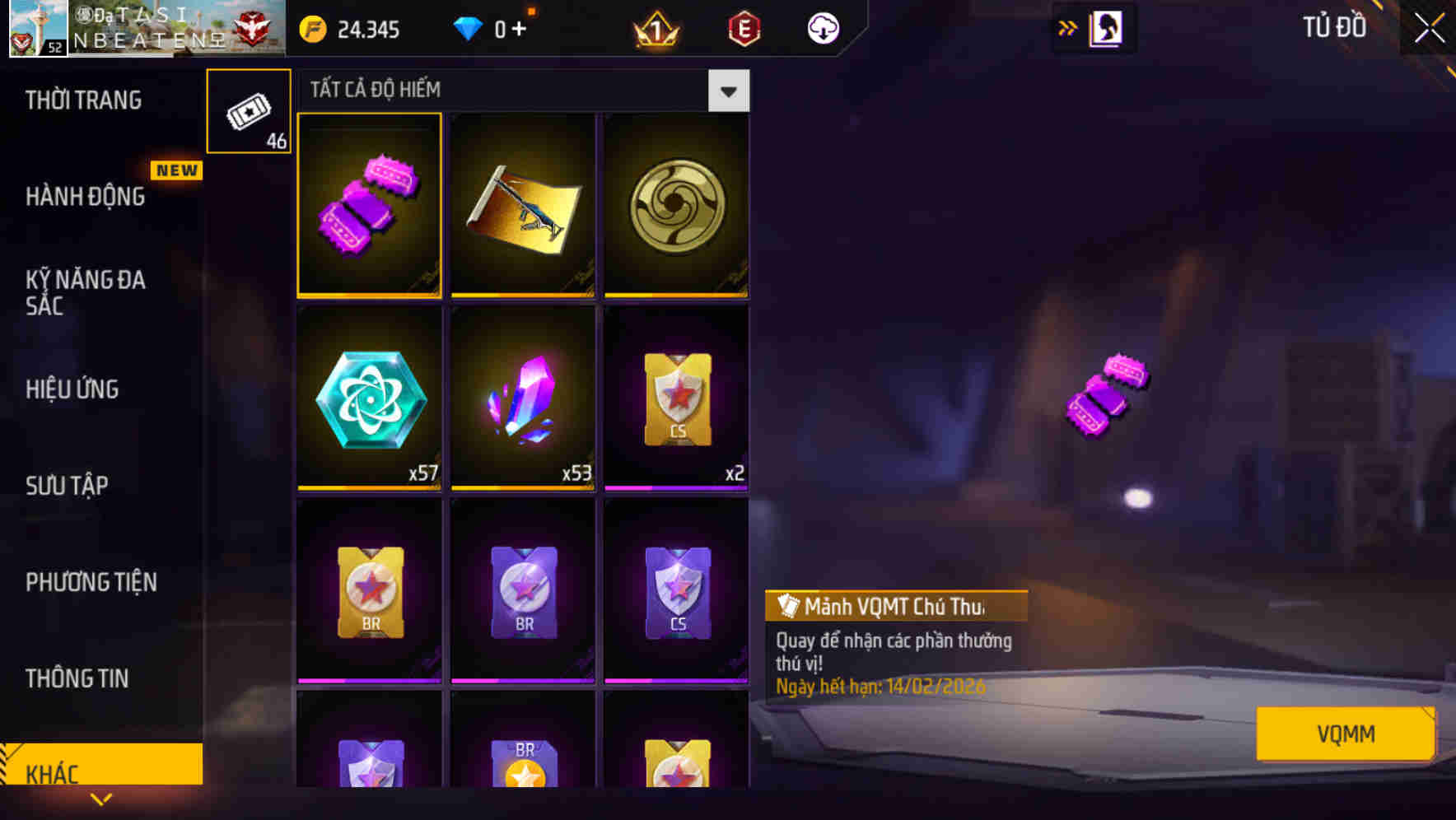
Task: Click the gold coin balance icon showing 24.345
Action: click(x=311, y=28)
